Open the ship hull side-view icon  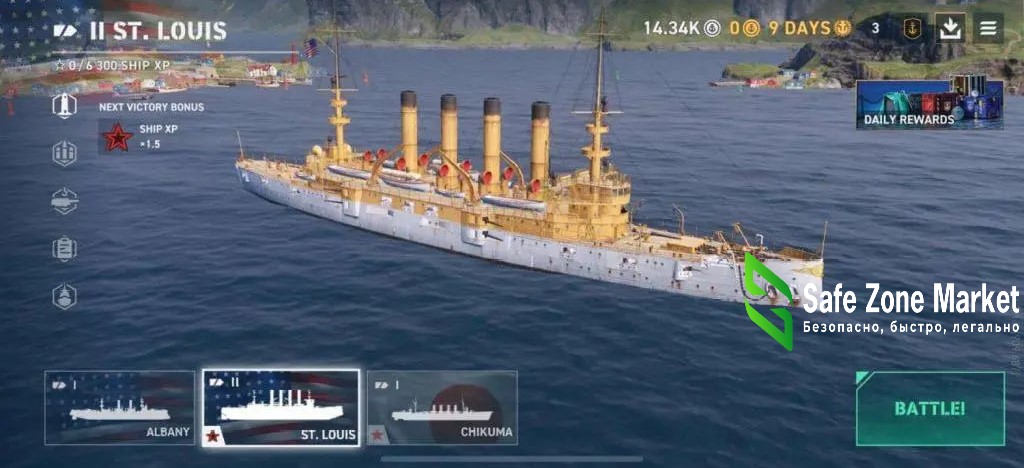click(x=65, y=201)
